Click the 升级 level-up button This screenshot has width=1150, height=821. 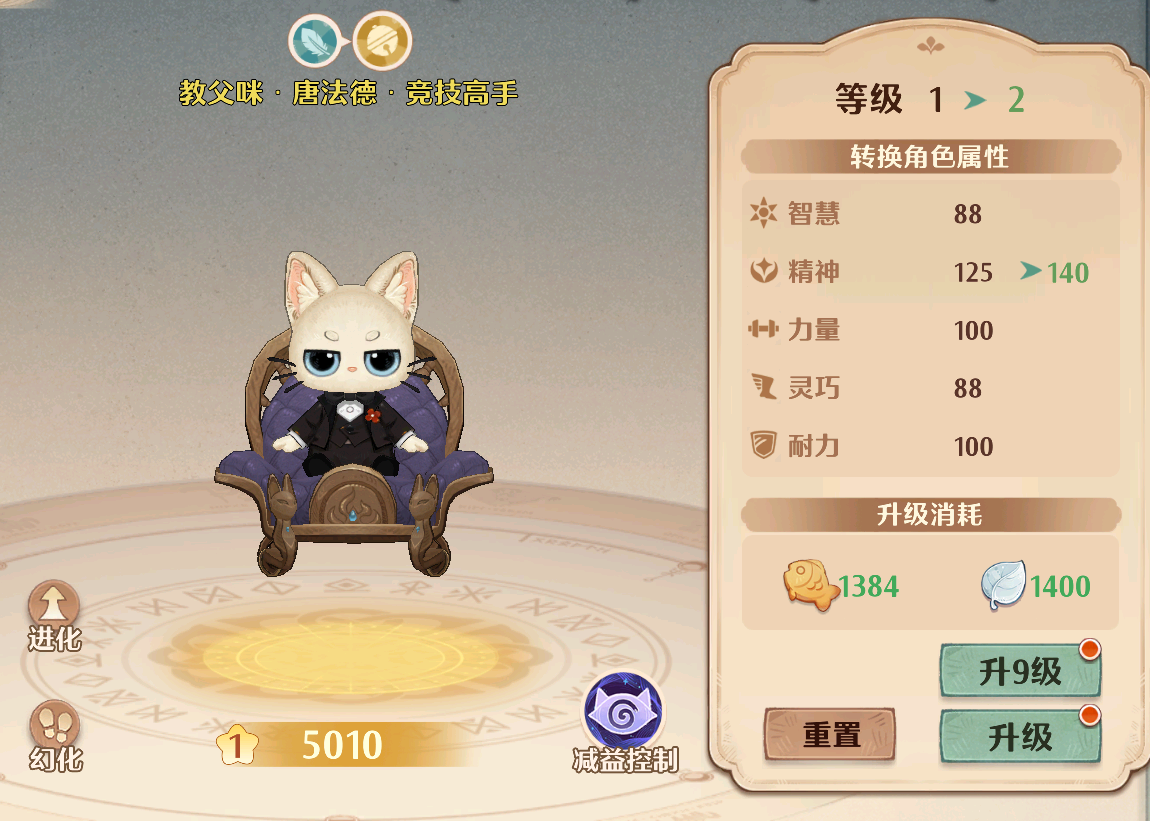coord(1020,738)
